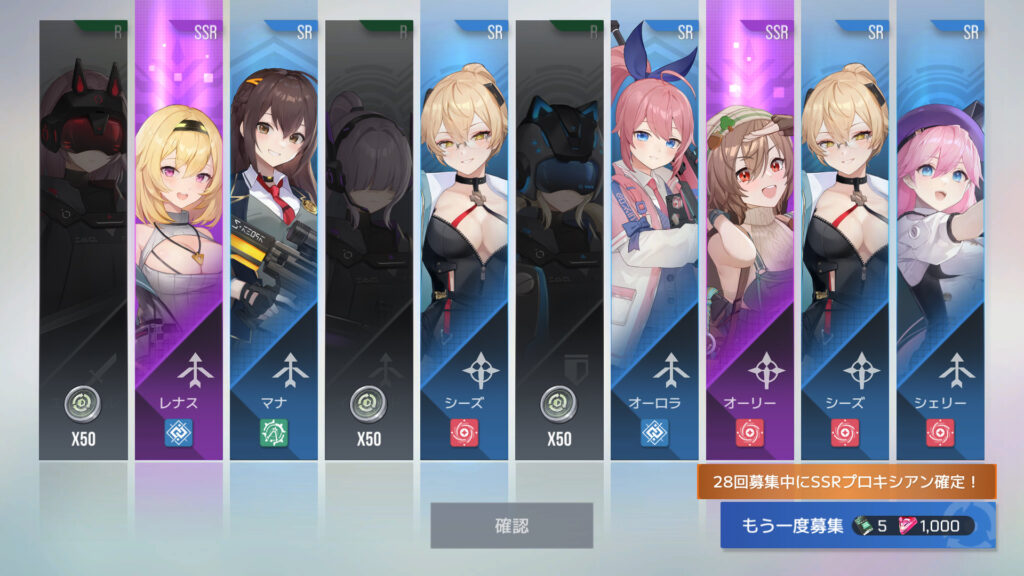
Task: Select the R card with red-eared helmet
Action: coord(84,240)
